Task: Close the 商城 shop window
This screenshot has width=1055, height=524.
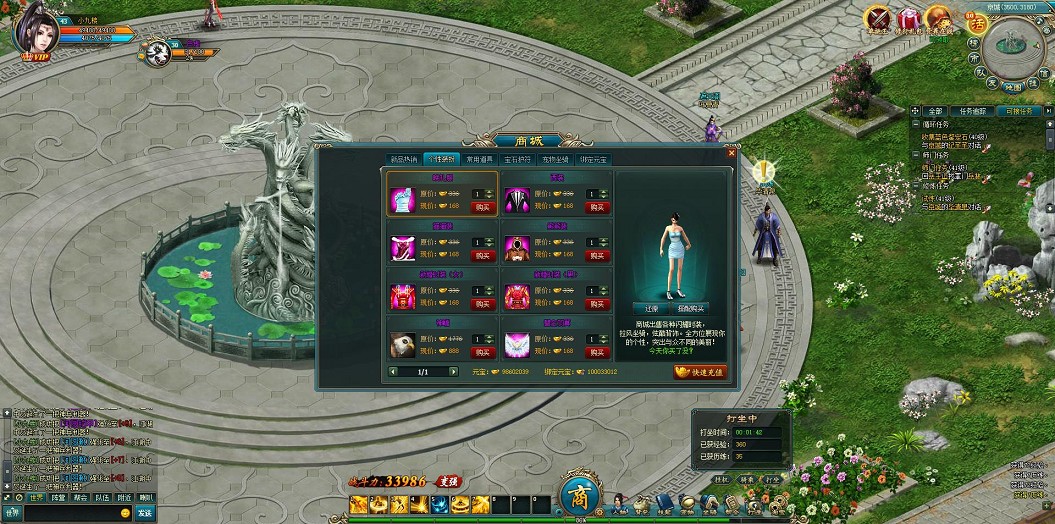Action: (731, 153)
